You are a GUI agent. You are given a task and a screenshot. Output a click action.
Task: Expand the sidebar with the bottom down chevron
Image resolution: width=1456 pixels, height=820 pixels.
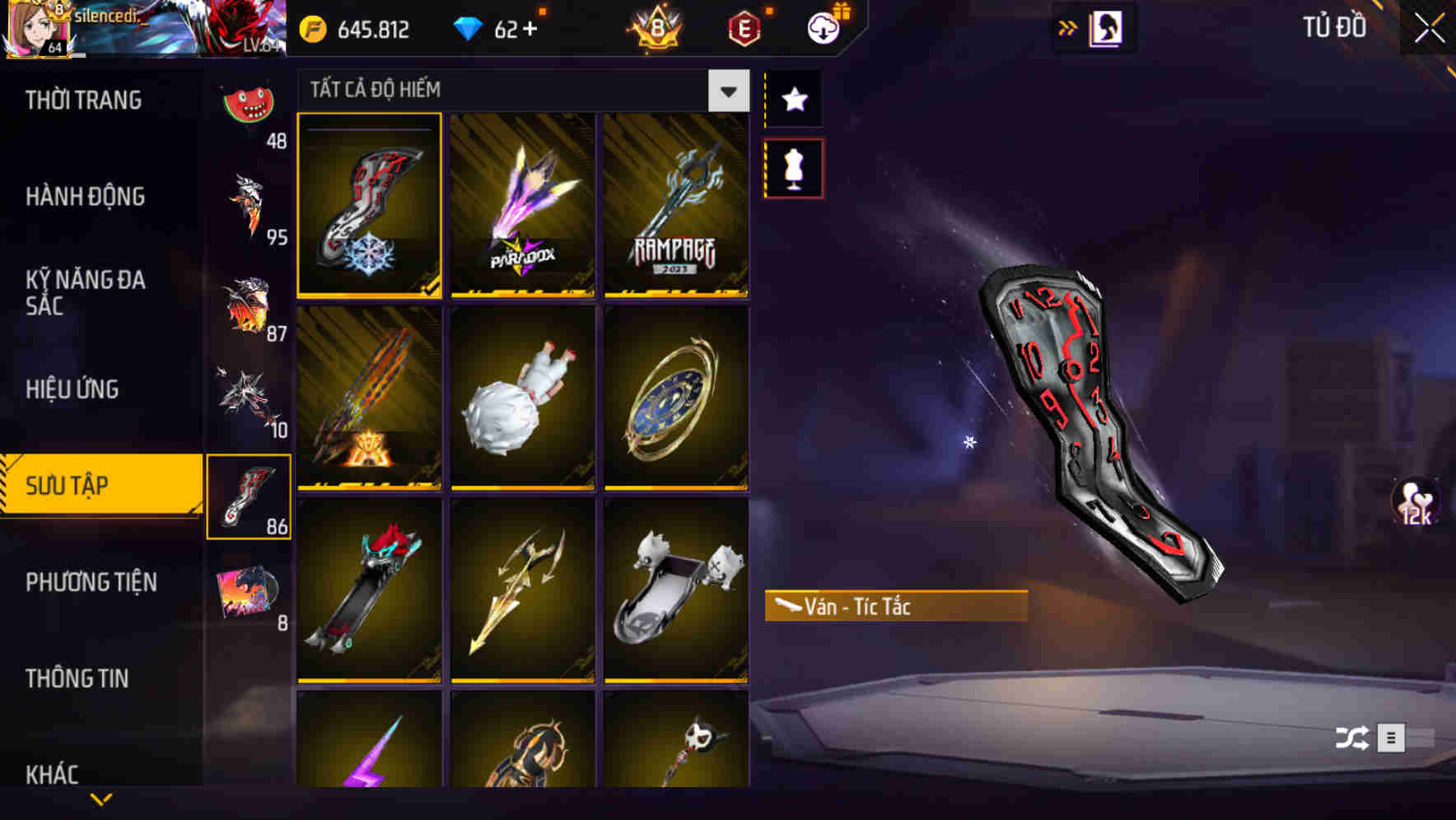(x=101, y=800)
